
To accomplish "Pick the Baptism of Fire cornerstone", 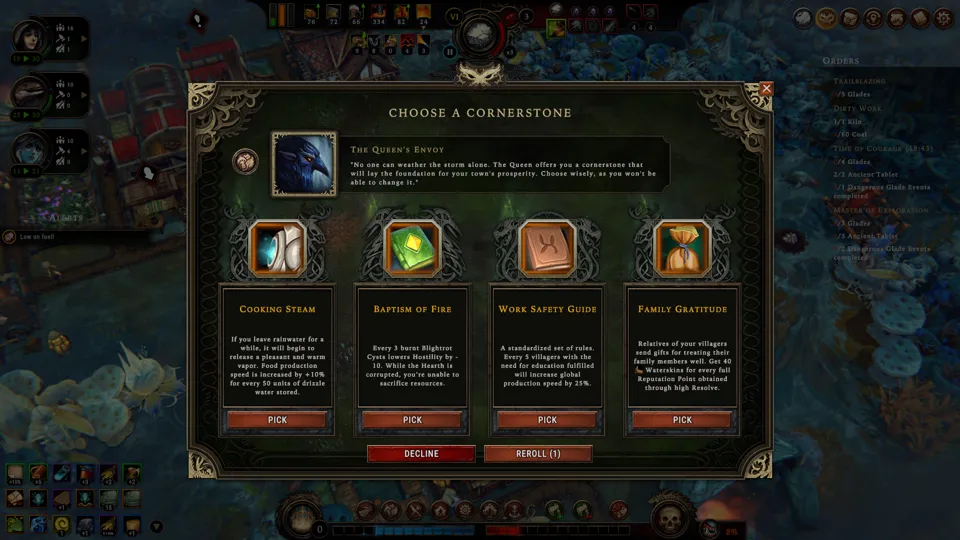I will coord(412,420).
